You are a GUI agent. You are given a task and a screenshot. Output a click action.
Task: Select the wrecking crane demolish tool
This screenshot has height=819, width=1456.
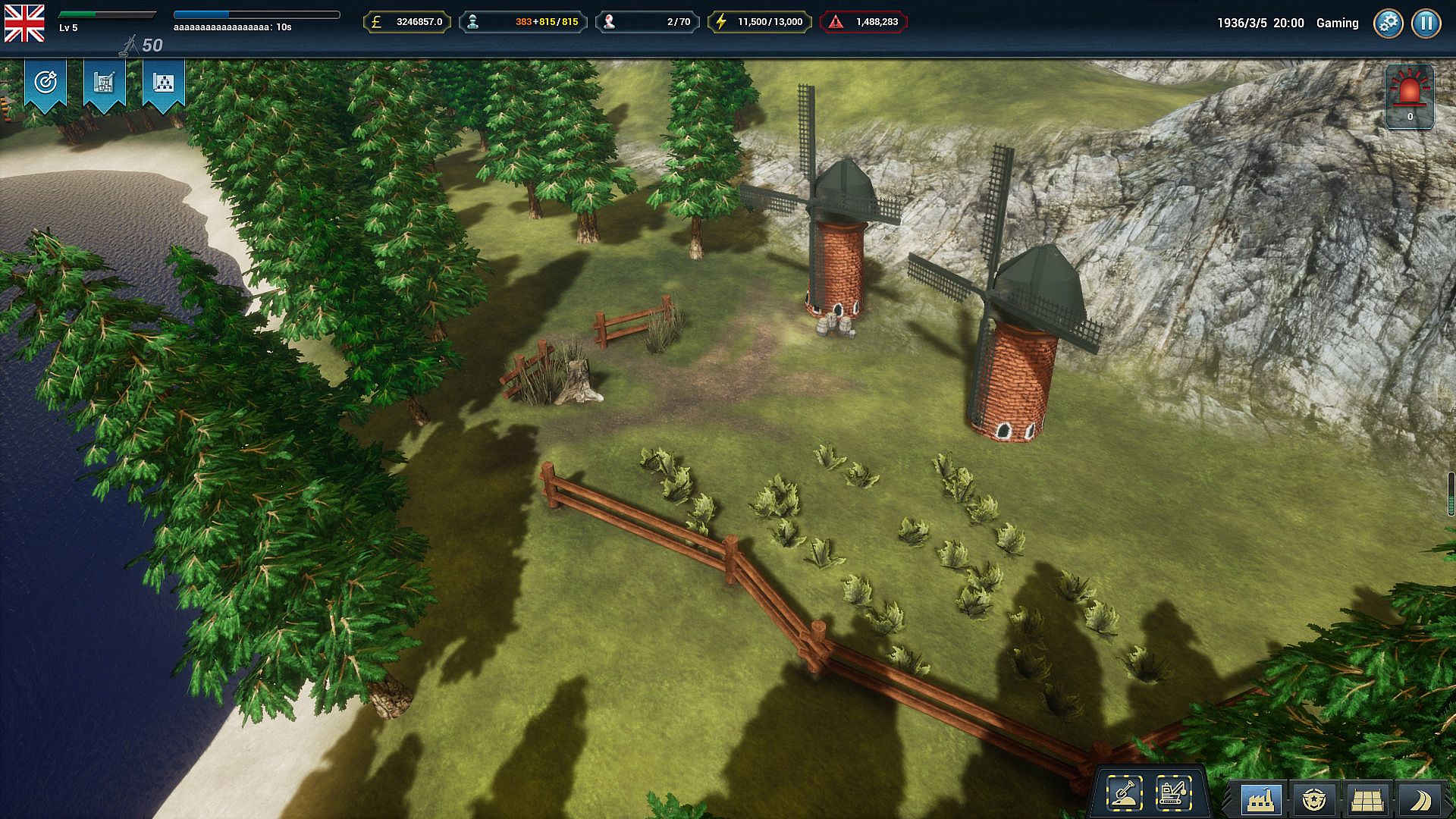(x=1173, y=794)
